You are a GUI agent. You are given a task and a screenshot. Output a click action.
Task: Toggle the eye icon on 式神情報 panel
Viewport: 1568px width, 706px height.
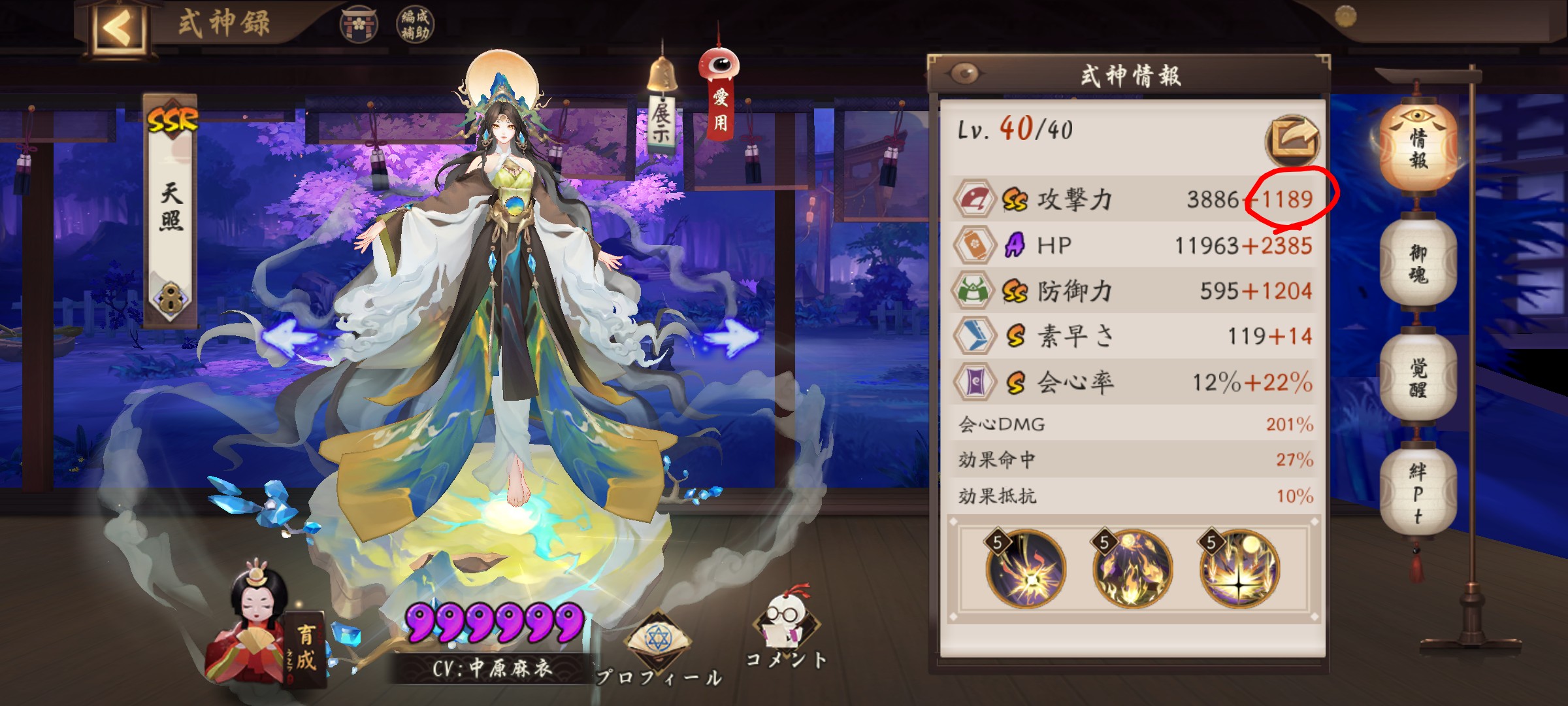966,74
